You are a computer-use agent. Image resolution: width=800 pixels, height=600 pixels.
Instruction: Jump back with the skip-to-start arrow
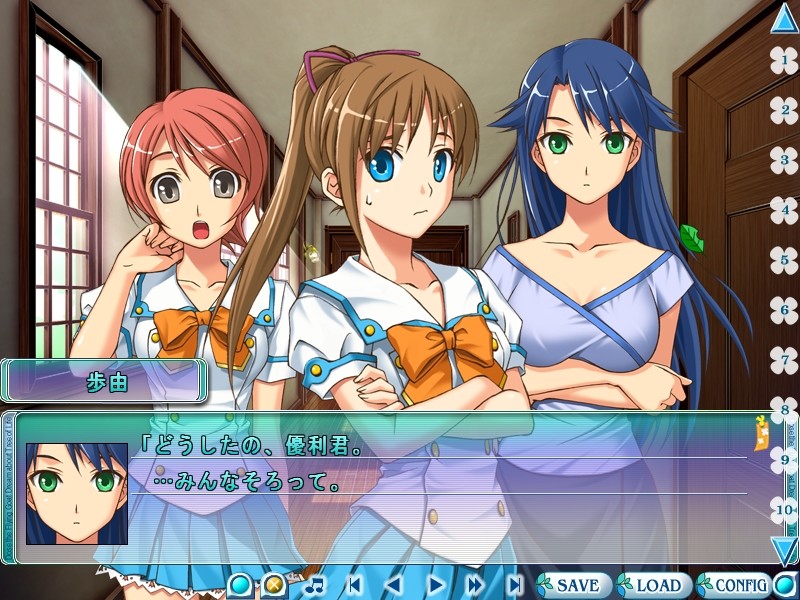click(x=355, y=584)
